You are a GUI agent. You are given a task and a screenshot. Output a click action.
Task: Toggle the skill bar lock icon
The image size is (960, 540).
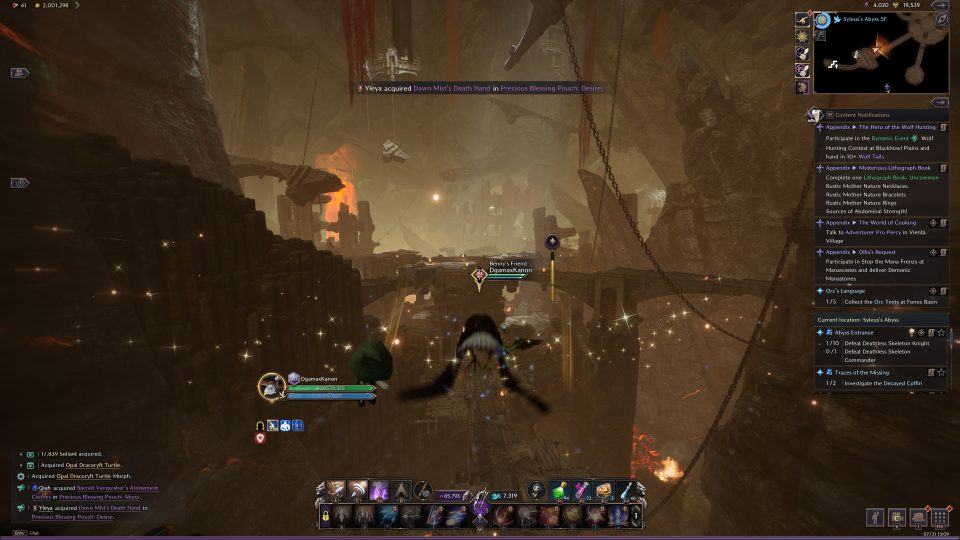click(325, 515)
